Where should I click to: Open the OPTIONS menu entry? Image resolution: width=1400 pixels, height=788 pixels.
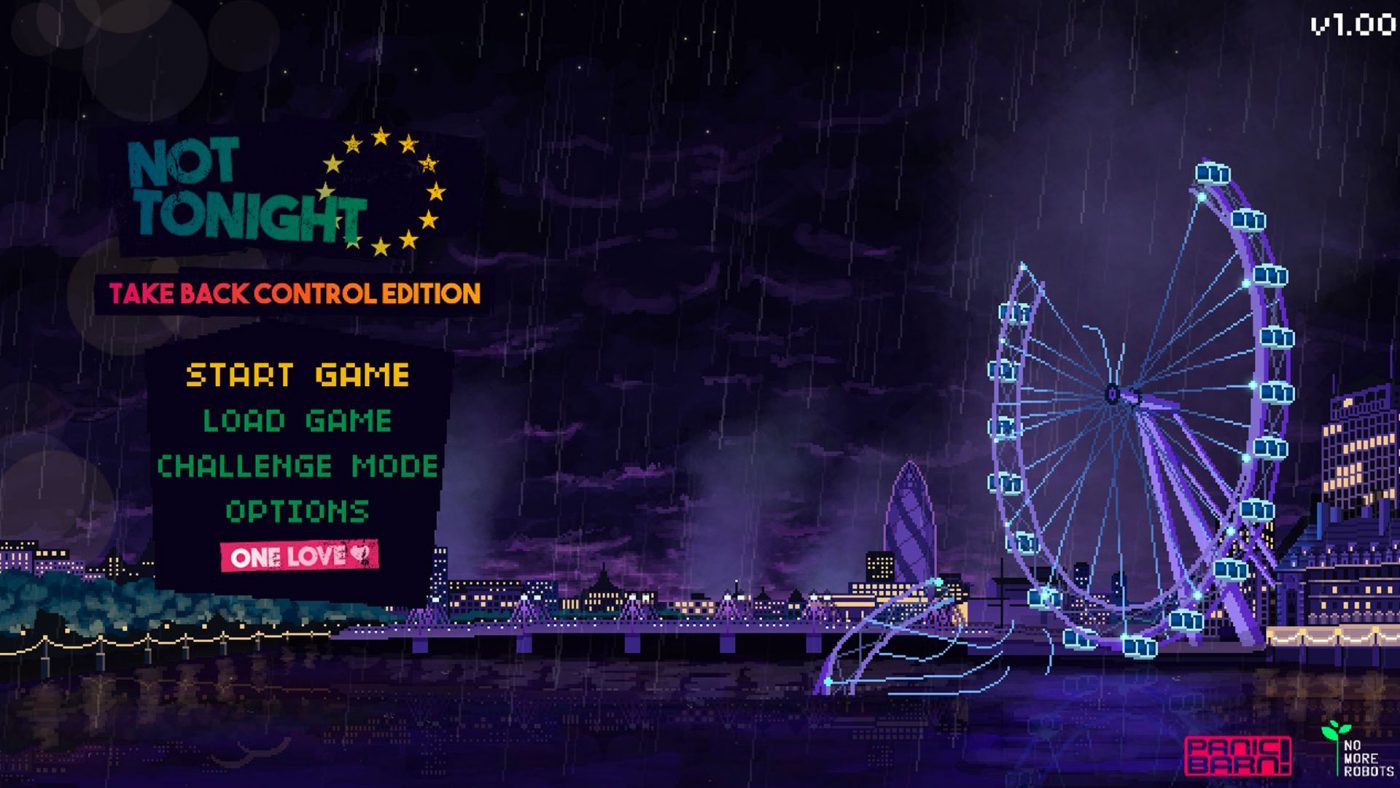coord(298,512)
